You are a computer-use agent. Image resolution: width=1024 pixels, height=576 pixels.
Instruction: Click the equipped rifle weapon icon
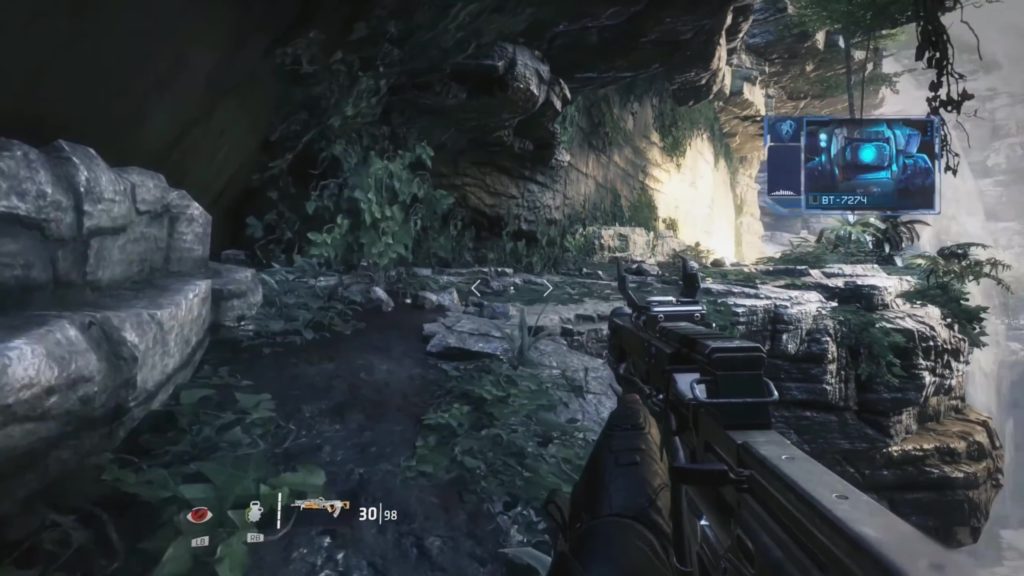320,507
